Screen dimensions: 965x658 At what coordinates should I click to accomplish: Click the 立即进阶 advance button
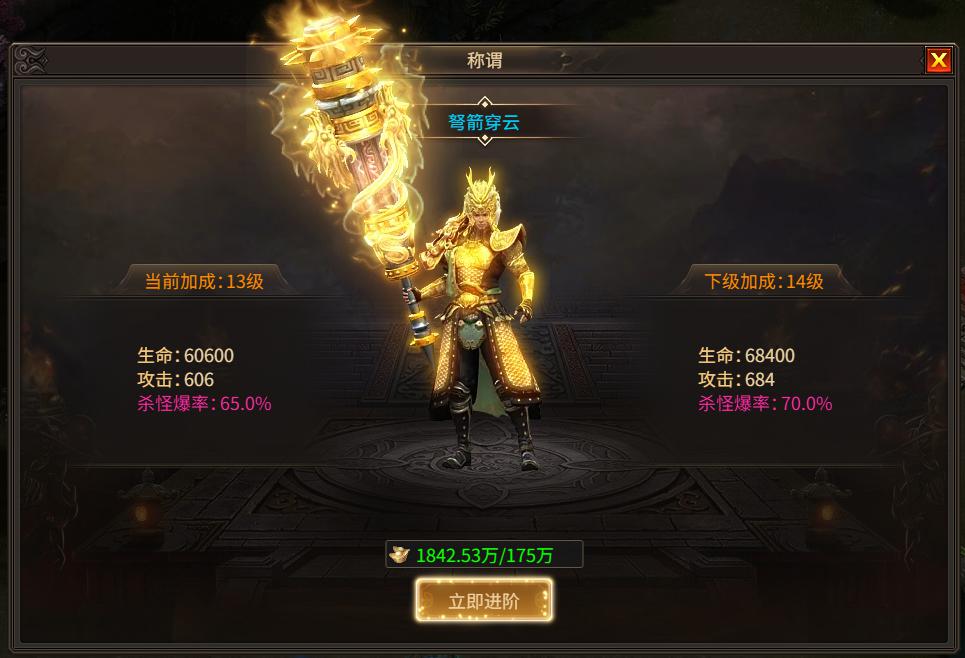point(484,600)
